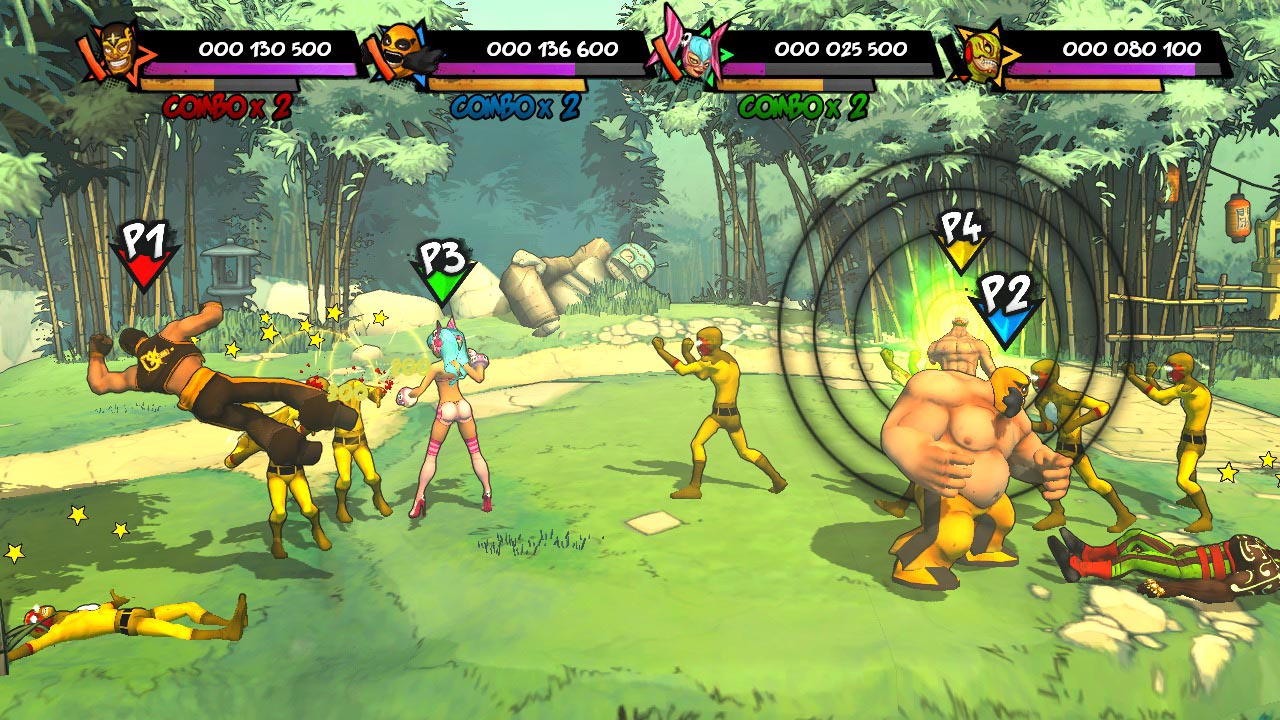The width and height of the screenshot is (1280, 720).
Task: Click the green P3 player marker
Action: coord(442,270)
